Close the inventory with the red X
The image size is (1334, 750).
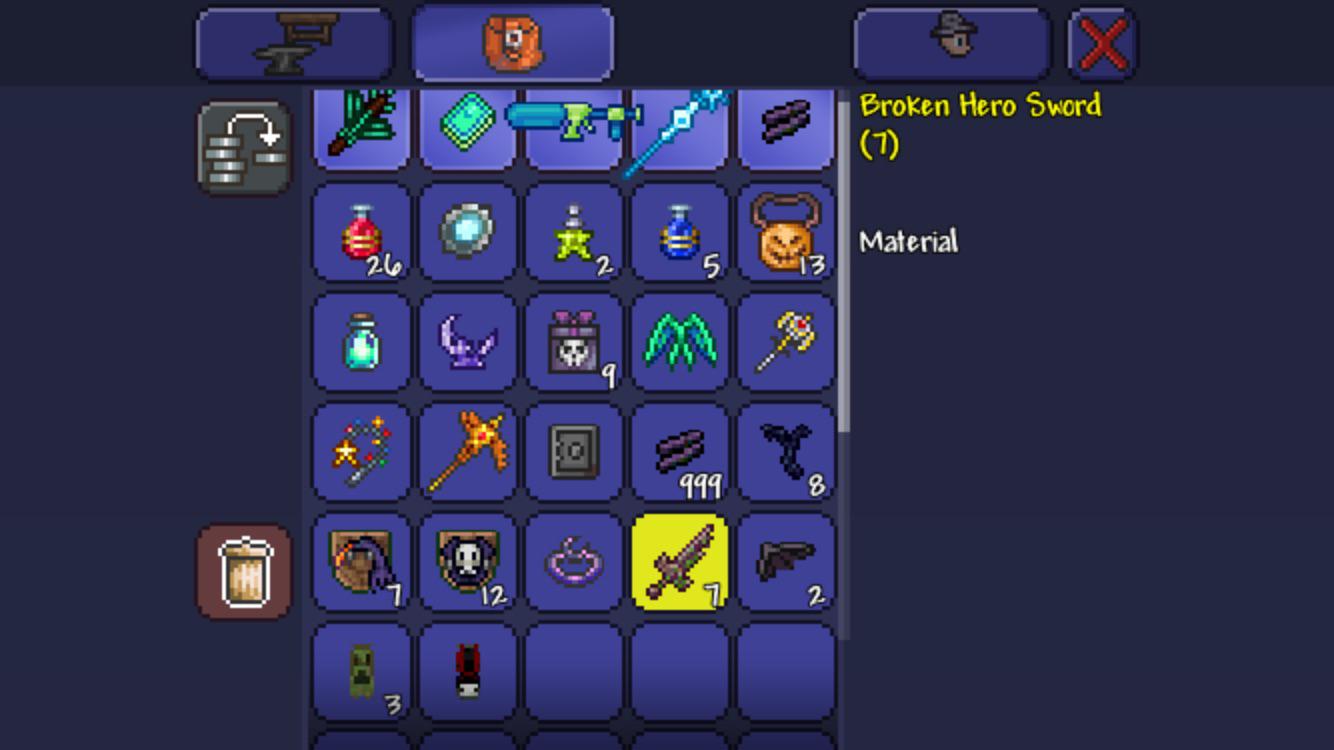click(1100, 42)
